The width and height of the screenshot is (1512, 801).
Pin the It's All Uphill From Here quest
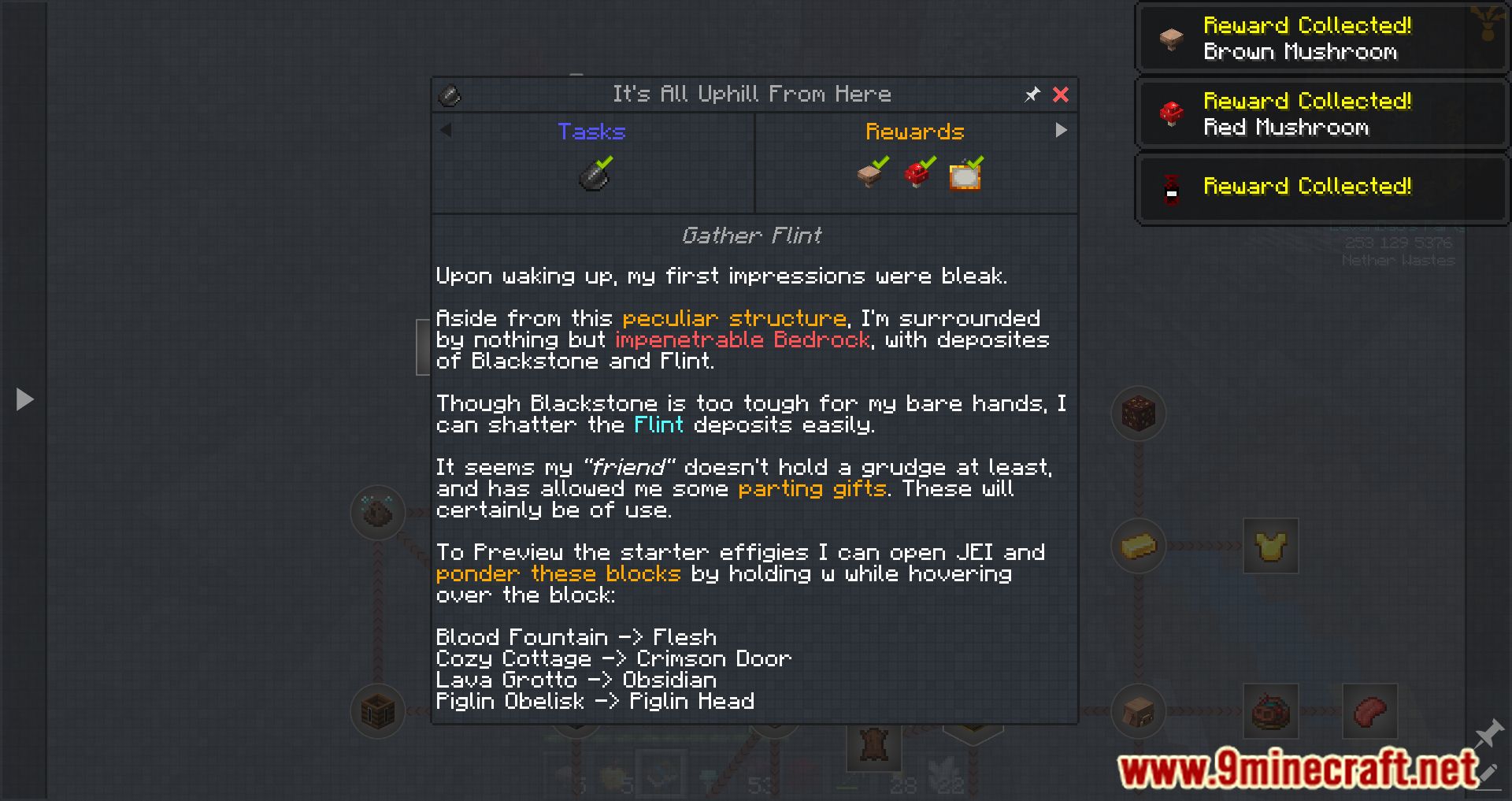1032,95
